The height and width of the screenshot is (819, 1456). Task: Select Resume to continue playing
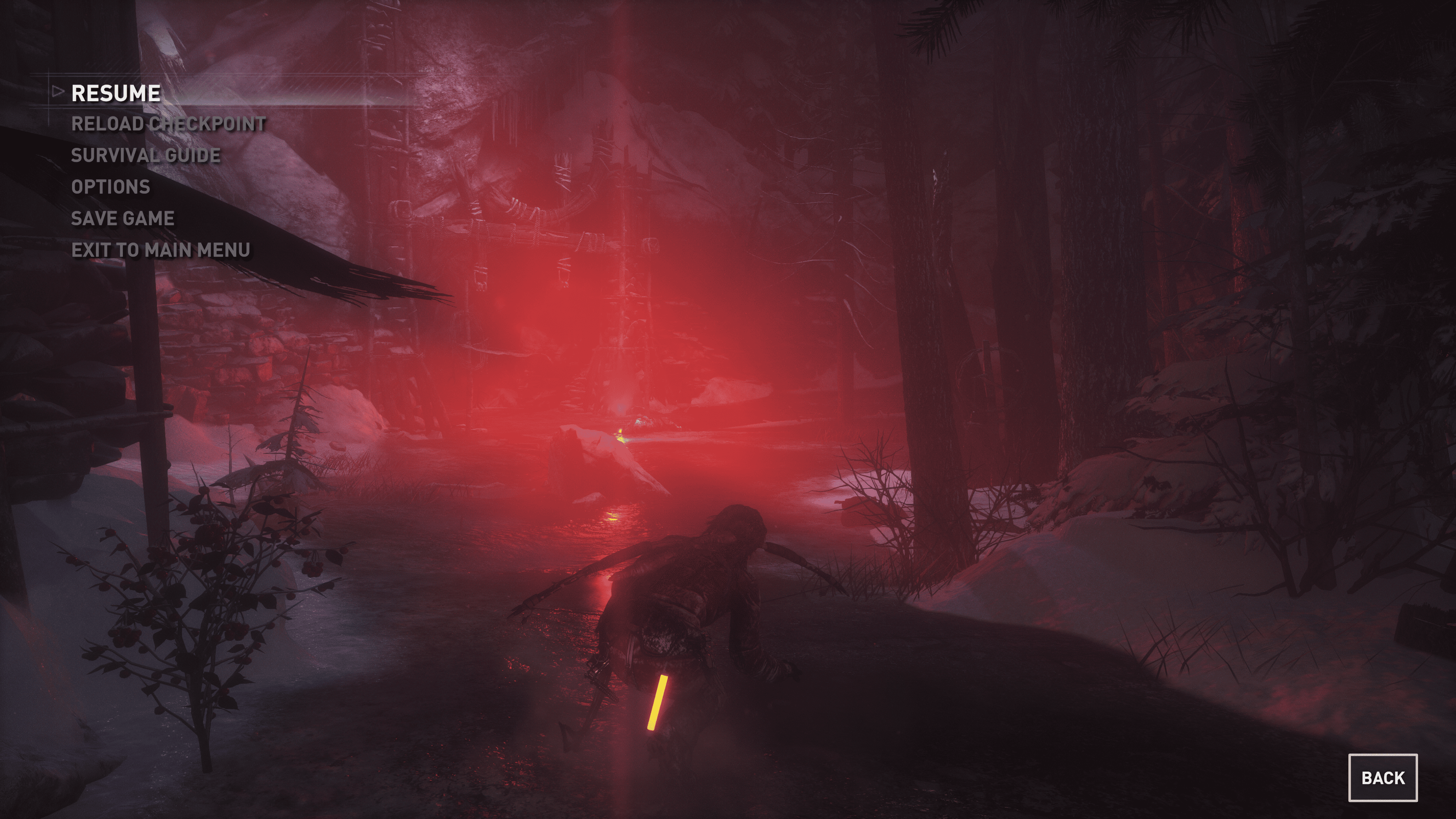pos(116,93)
